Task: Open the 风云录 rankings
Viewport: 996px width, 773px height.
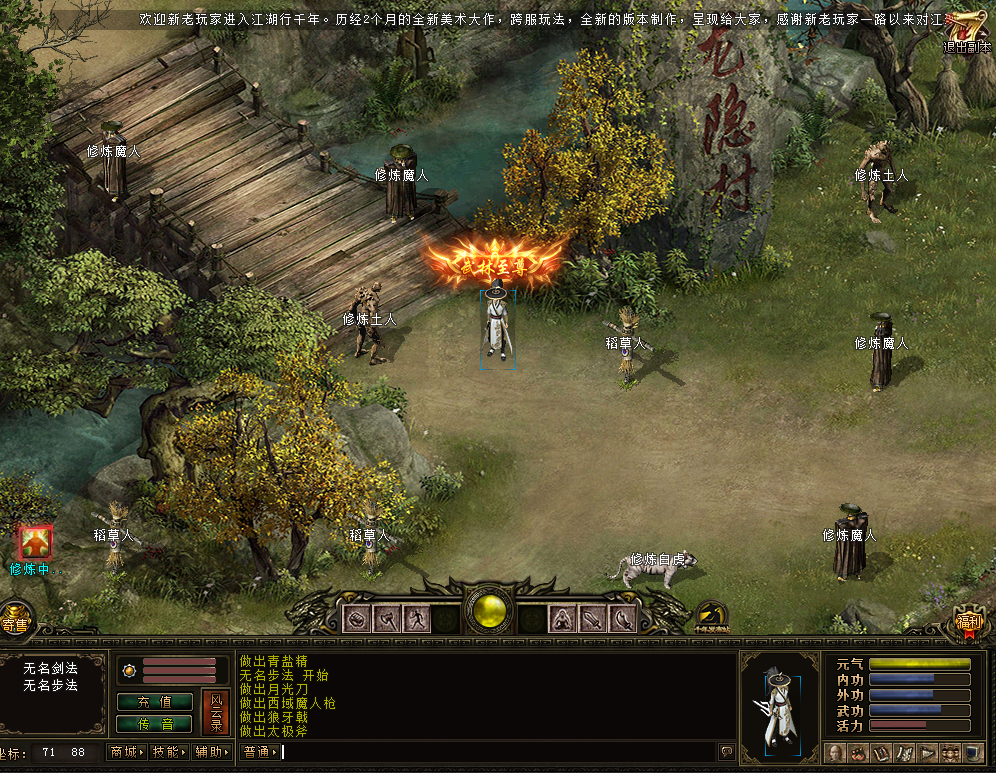Action: tap(215, 712)
